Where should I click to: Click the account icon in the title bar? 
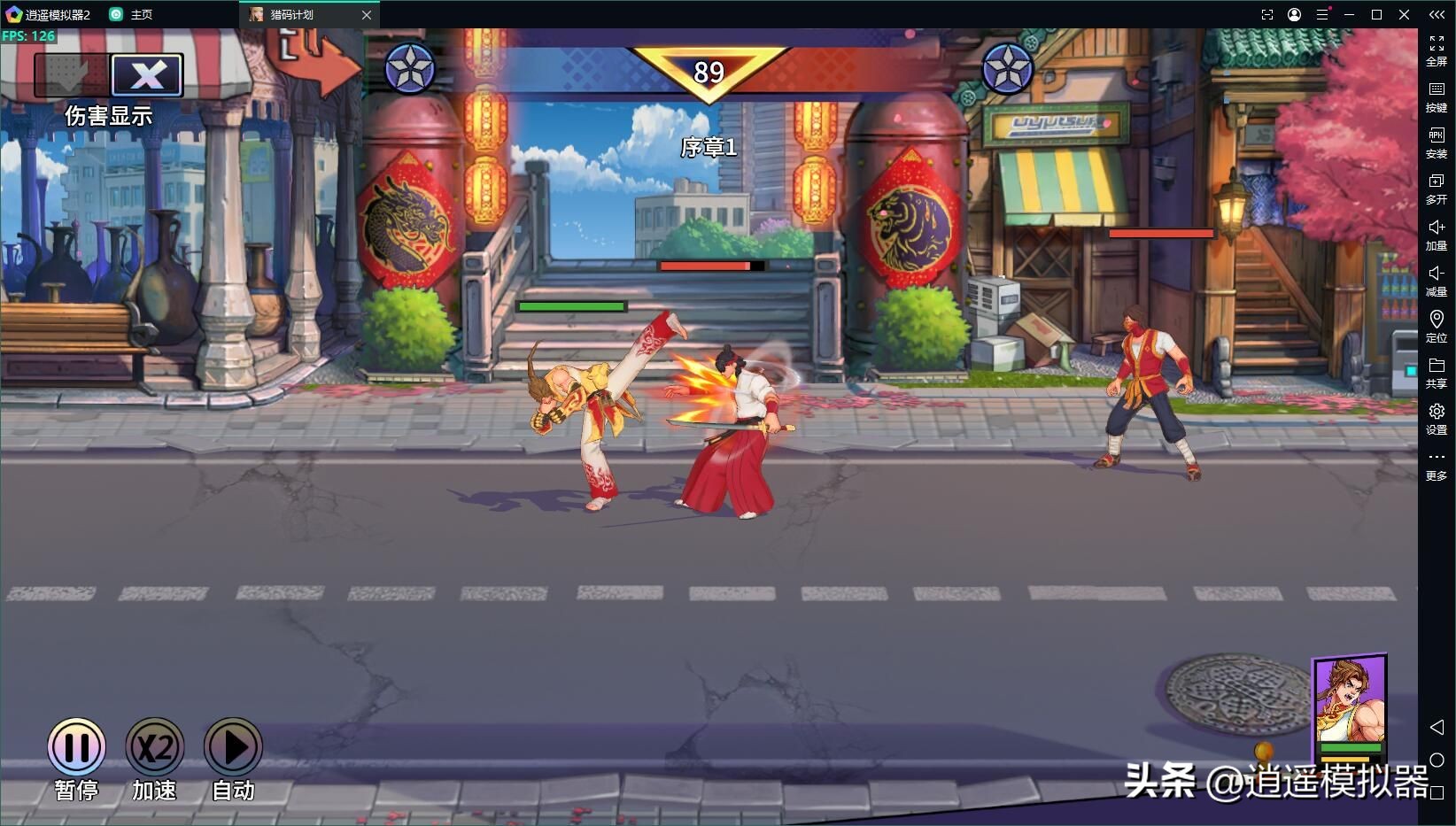[1295, 14]
